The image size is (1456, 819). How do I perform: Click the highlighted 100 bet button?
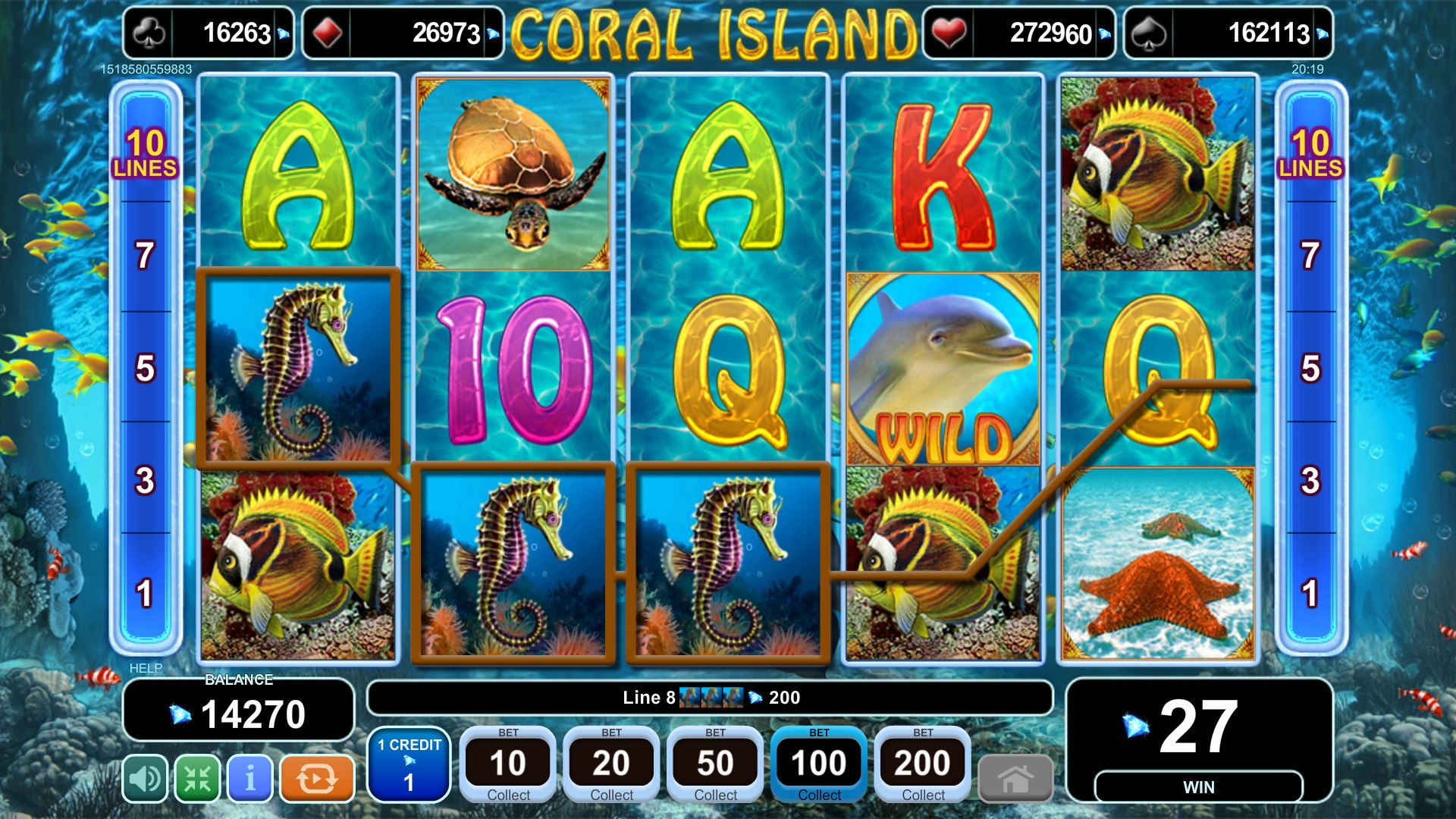tap(819, 764)
